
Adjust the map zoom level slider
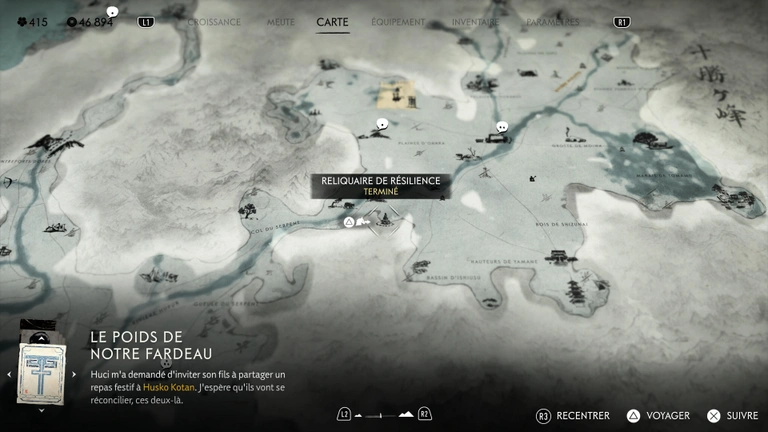click(384, 414)
